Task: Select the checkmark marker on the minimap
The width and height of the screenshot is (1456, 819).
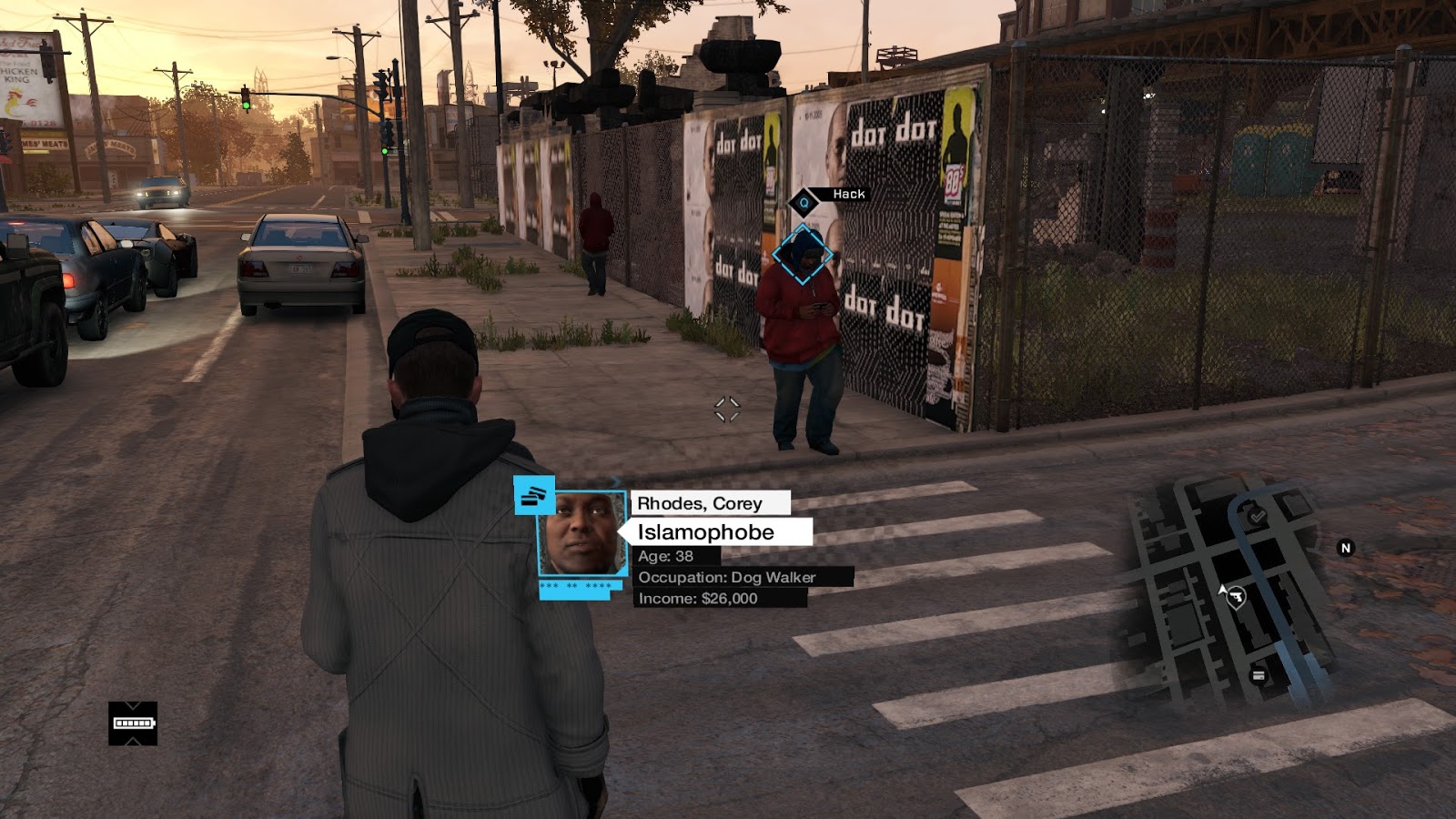Action: tap(1257, 516)
